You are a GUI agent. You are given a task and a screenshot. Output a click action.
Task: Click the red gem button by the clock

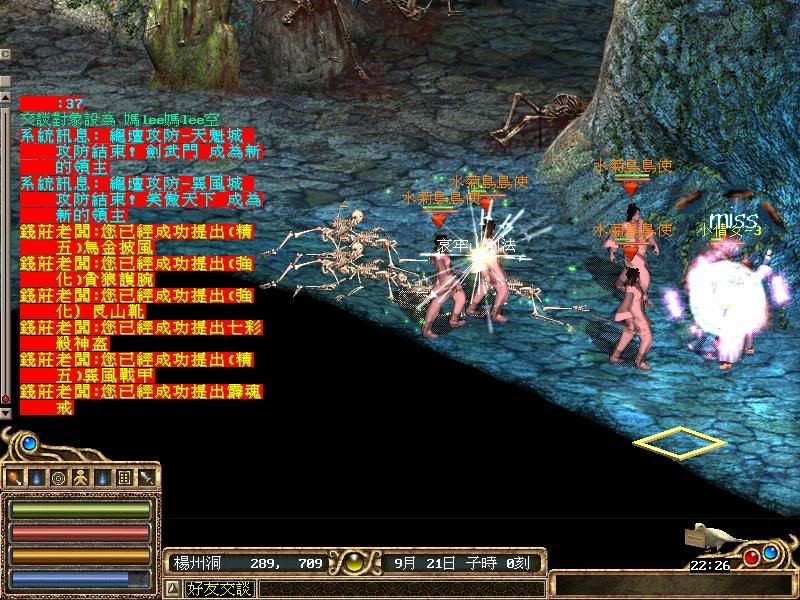pos(750,556)
